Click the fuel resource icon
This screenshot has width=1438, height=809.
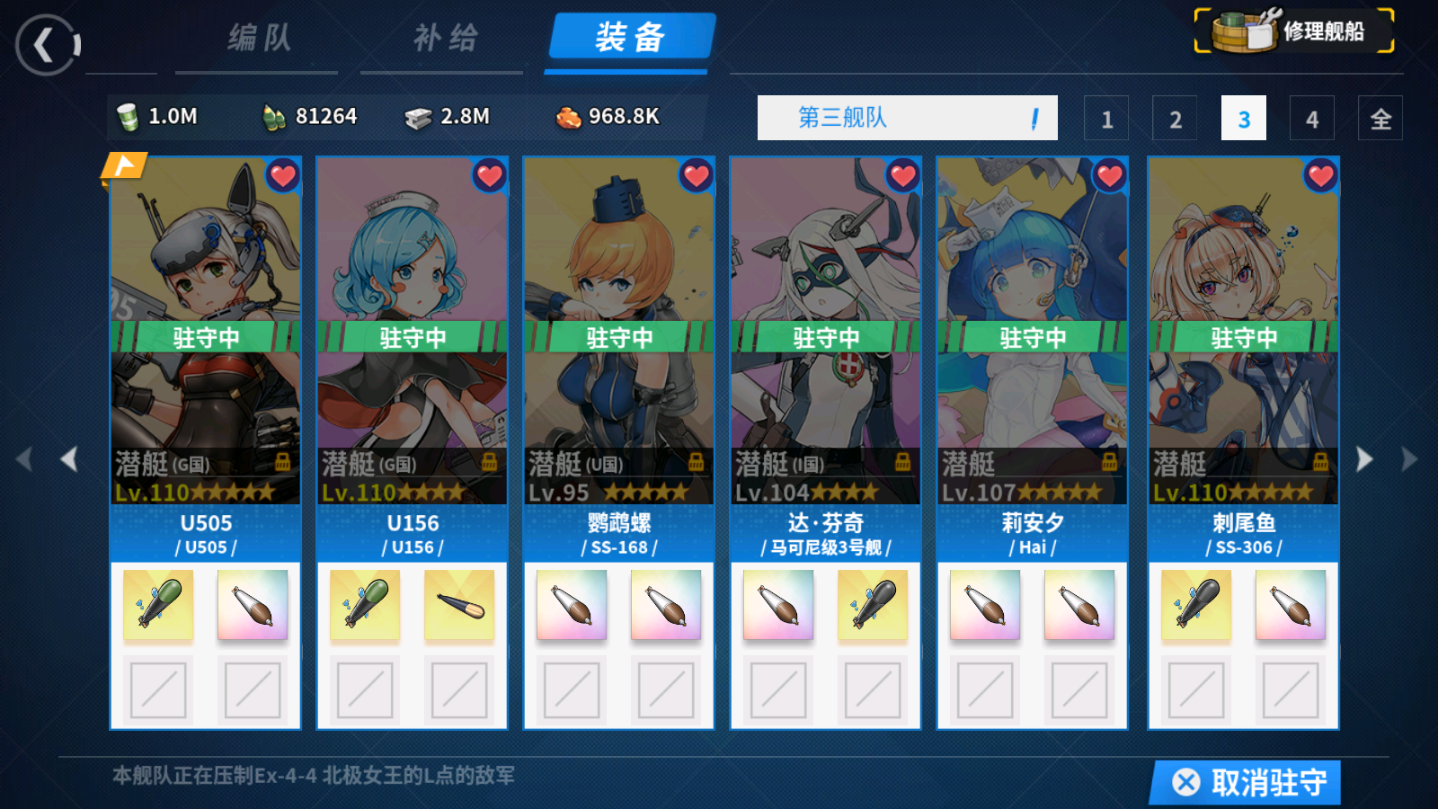coord(126,116)
